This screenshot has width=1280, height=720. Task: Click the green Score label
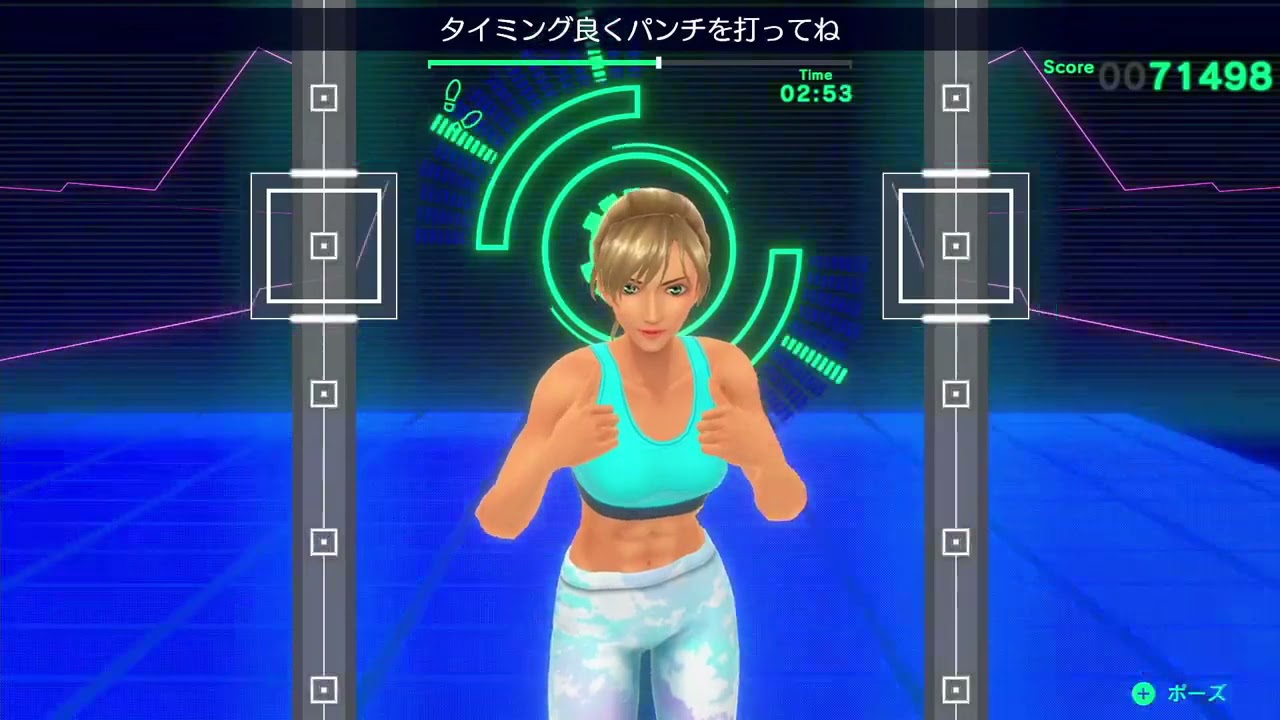point(1070,68)
